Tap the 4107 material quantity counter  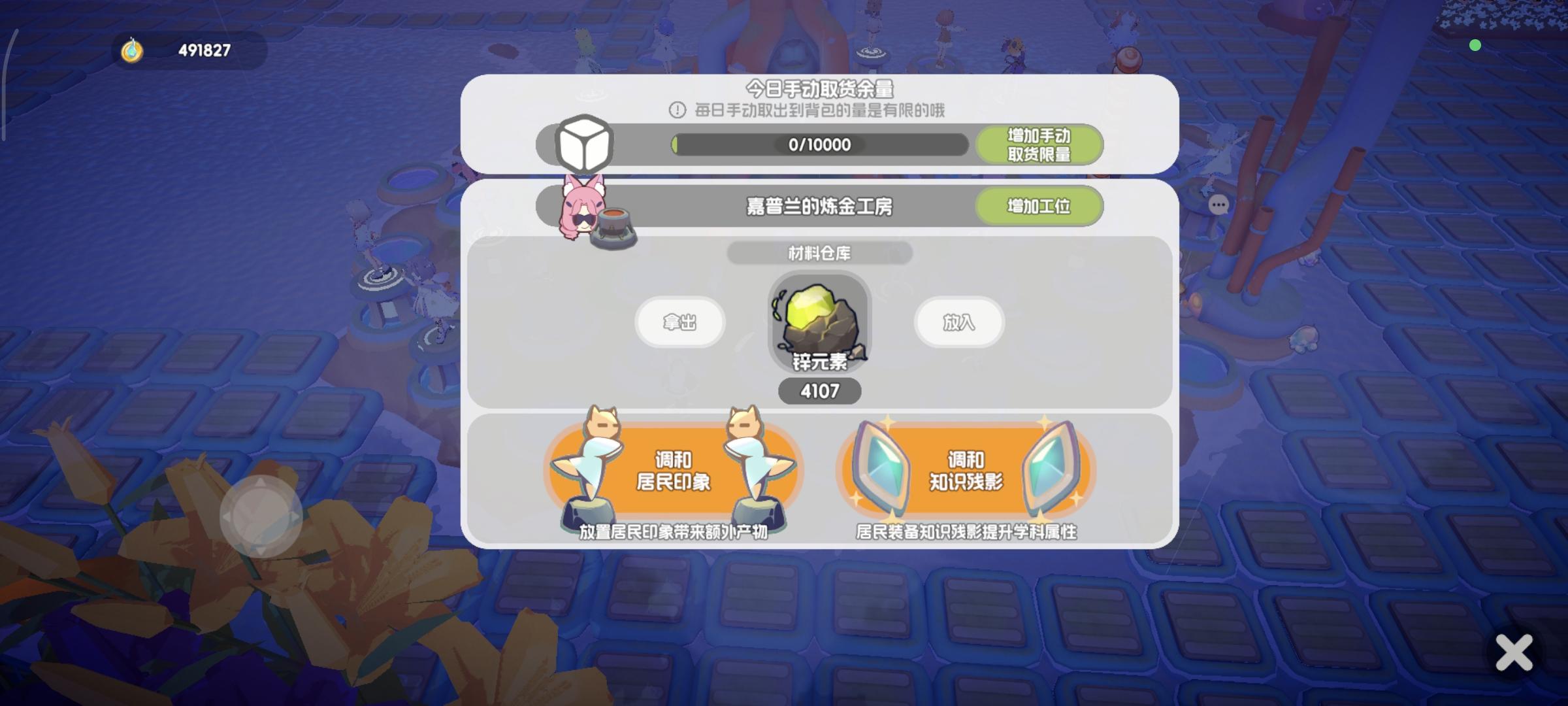(x=819, y=390)
